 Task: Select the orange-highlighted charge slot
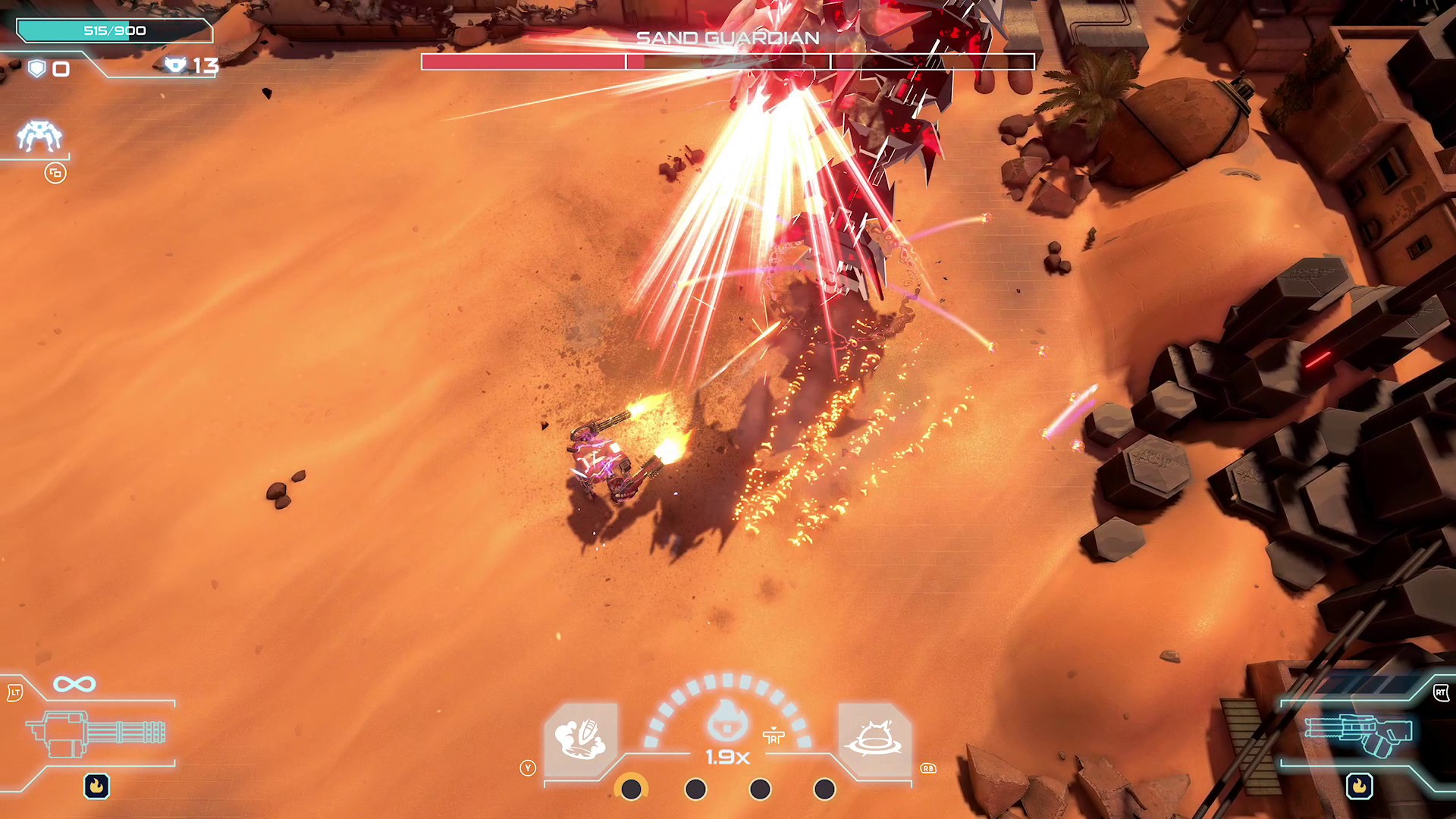631,789
